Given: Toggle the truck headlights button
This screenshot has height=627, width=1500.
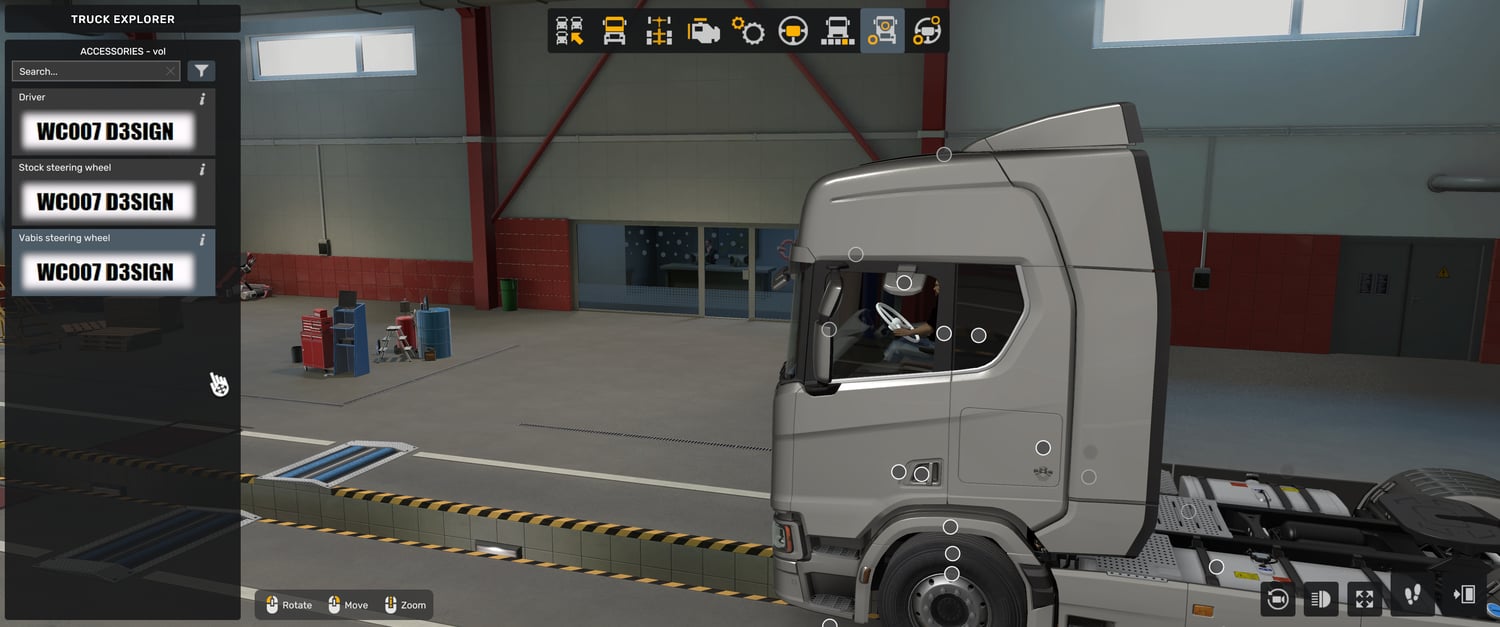Looking at the screenshot, I should 1320,598.
